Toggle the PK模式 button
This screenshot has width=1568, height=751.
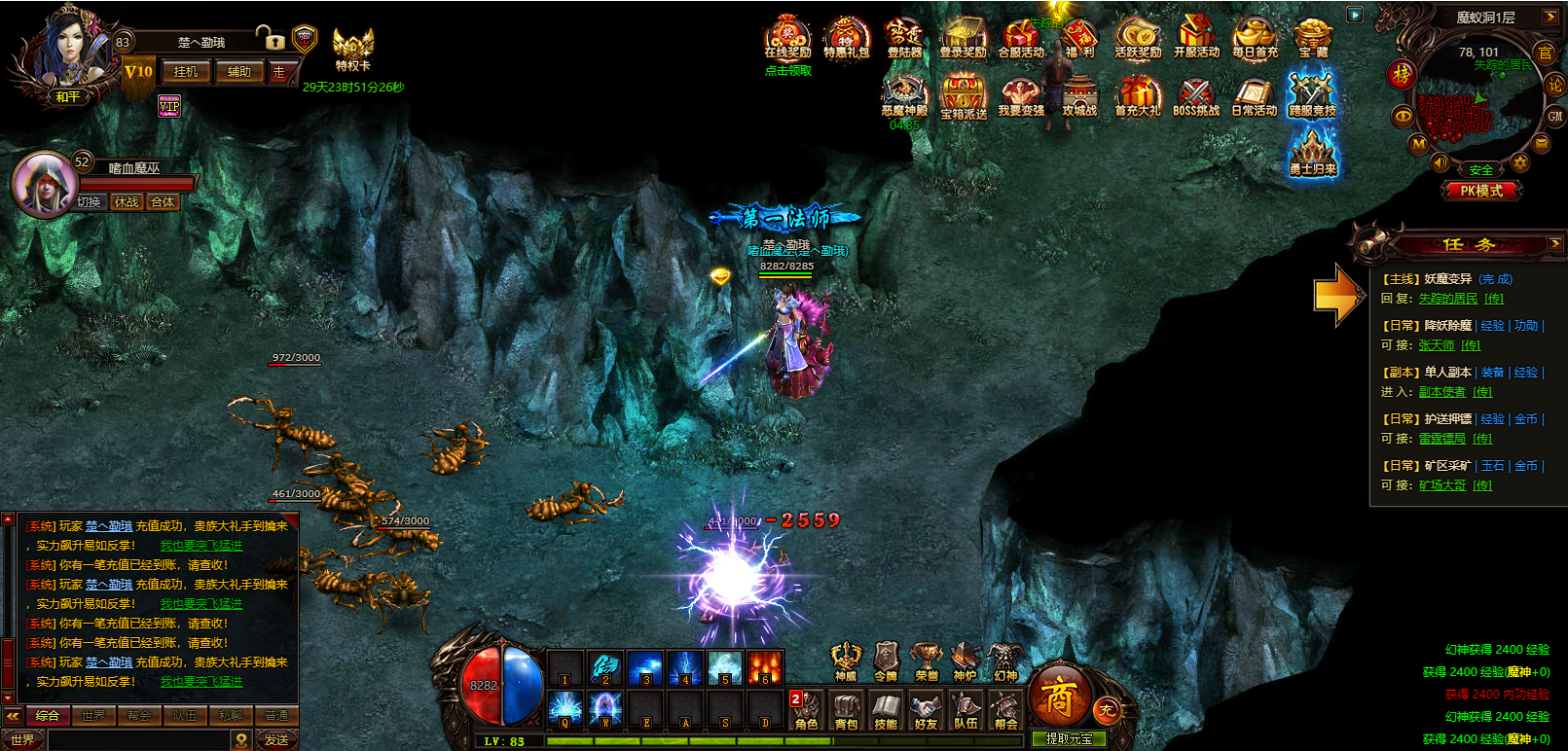(1480, 191)
